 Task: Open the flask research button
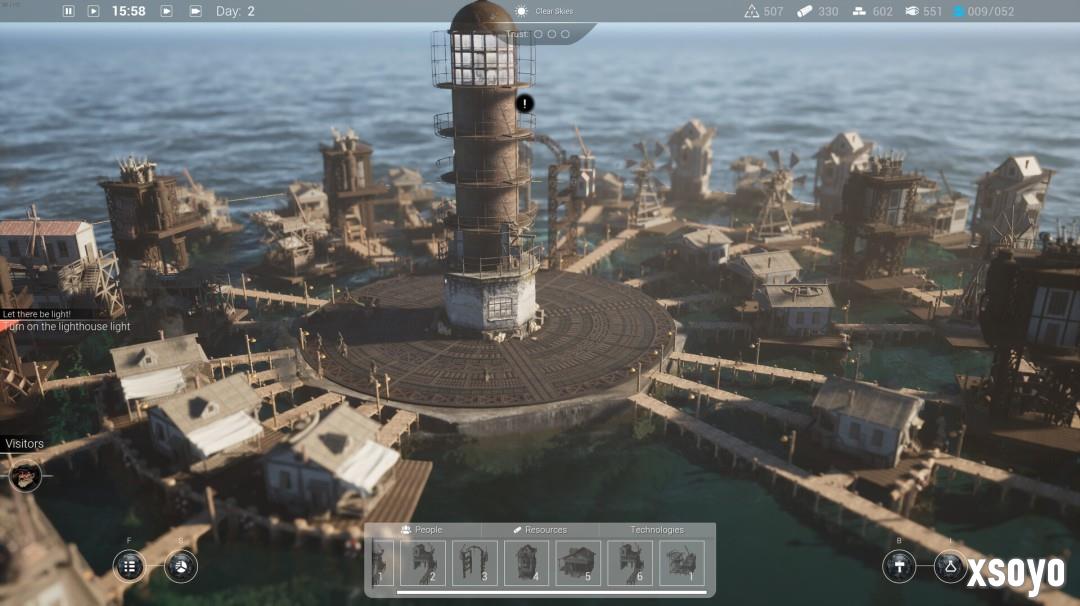pyautogui.click(x=950, y=566)
